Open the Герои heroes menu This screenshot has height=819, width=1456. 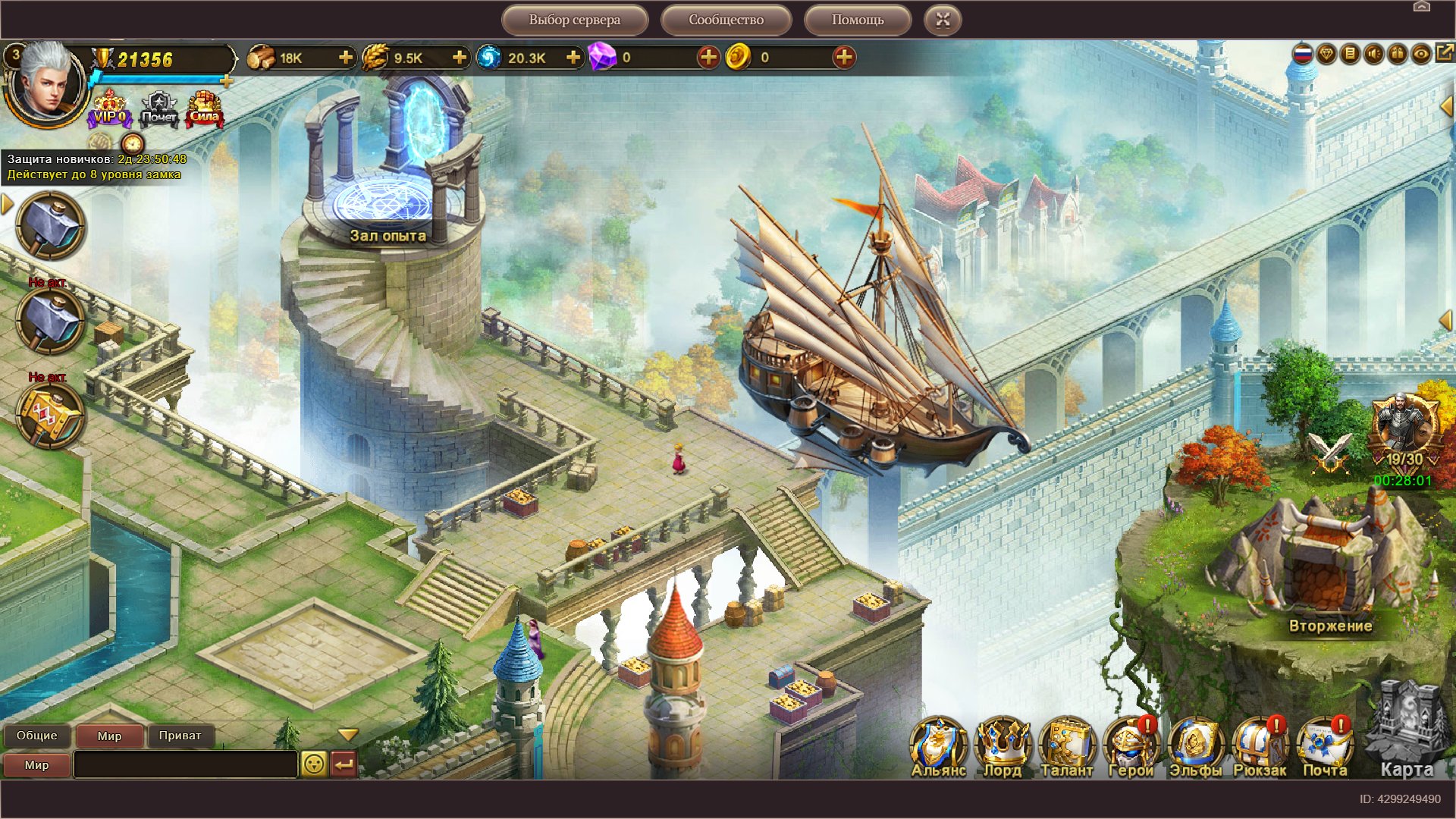[x=1130, y=747]
